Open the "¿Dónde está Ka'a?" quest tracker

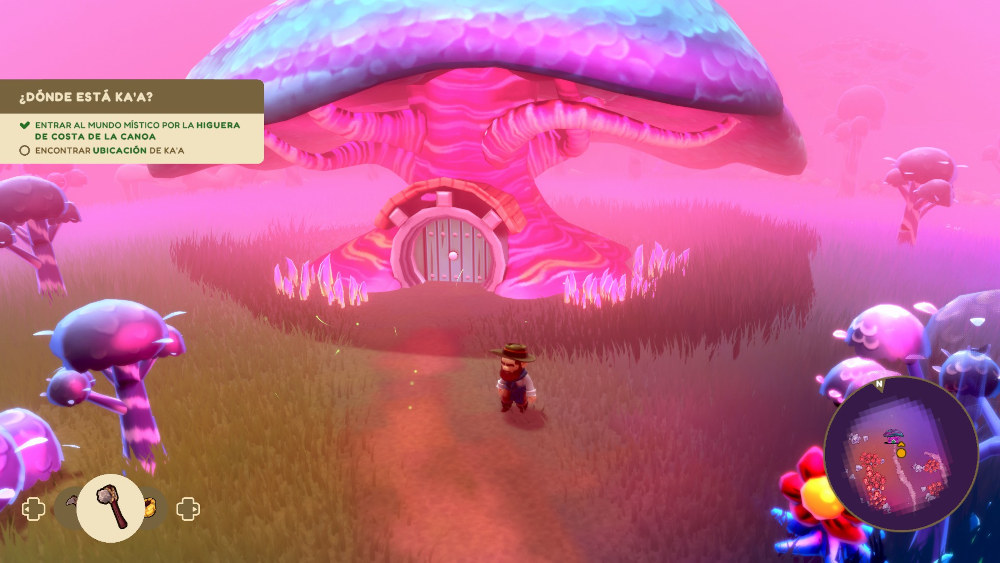(x=86, y=97)
